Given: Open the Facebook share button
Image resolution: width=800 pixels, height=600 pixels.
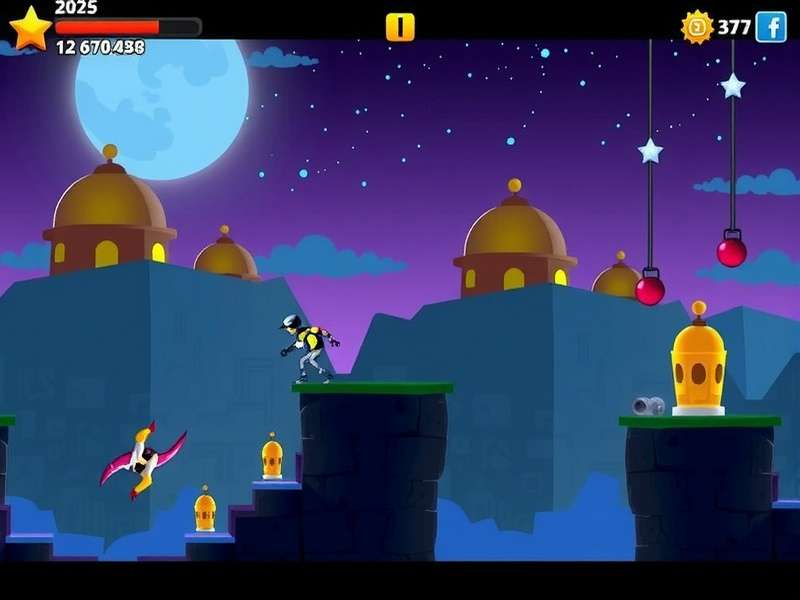Looking at the screenshot, I should (x=771, y=27).
